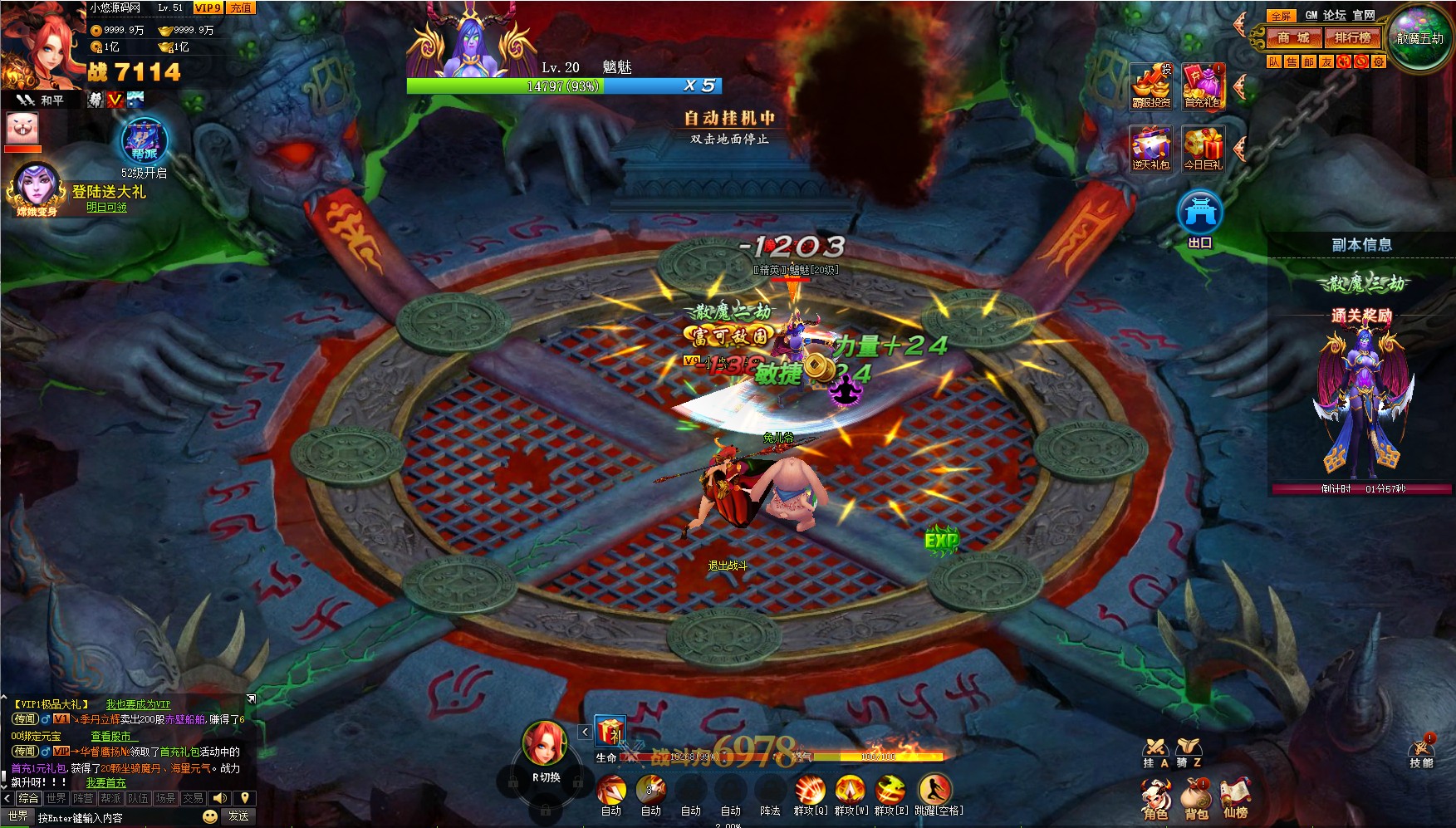Open the chat emoji smiley picker
The height and width of the screenshot is (828, 1456).
pyautogui.click(x=210, y=816)
